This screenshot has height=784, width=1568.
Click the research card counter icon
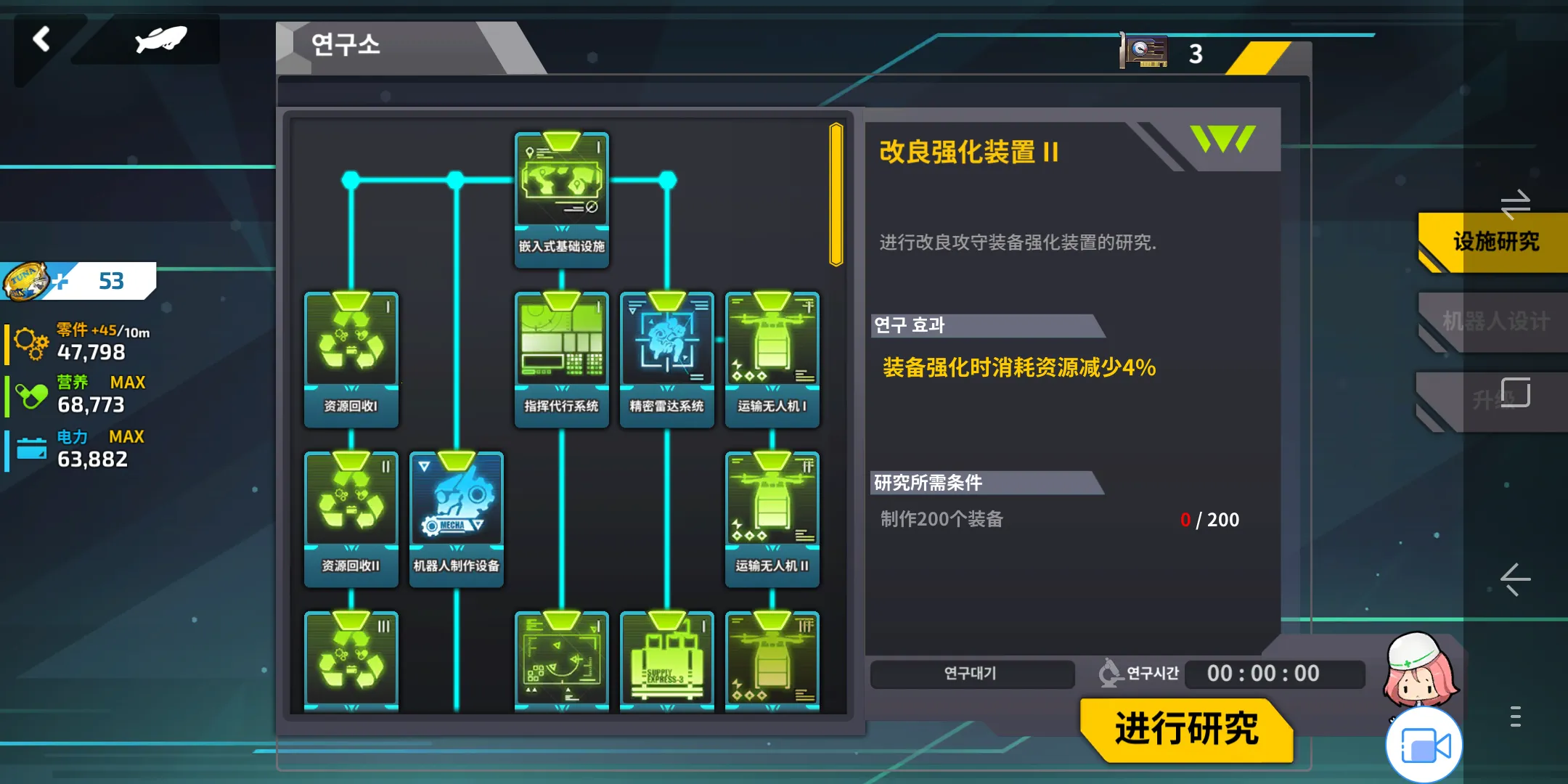1144,51
